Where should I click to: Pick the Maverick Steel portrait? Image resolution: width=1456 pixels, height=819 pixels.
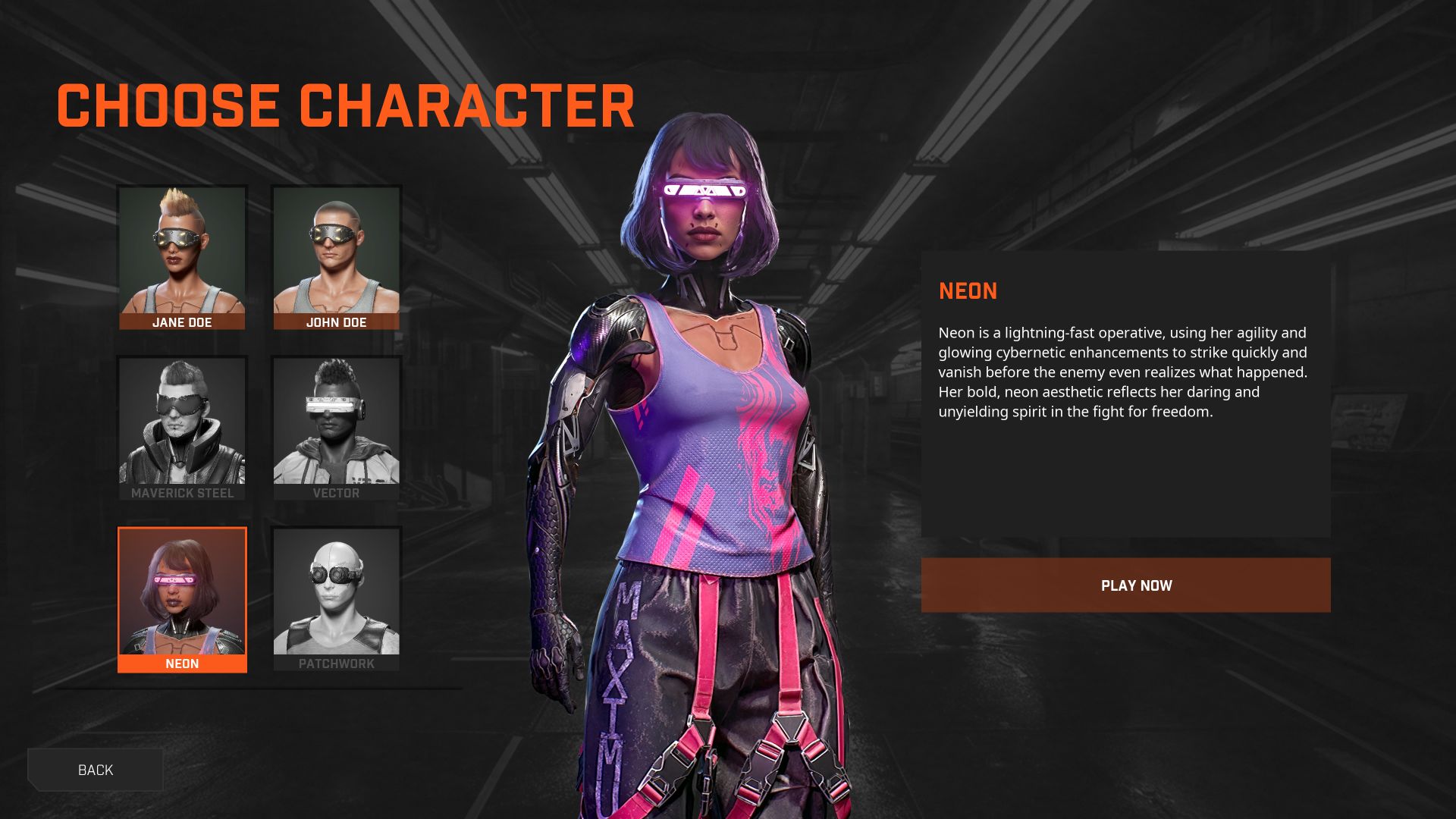(182, 428)
